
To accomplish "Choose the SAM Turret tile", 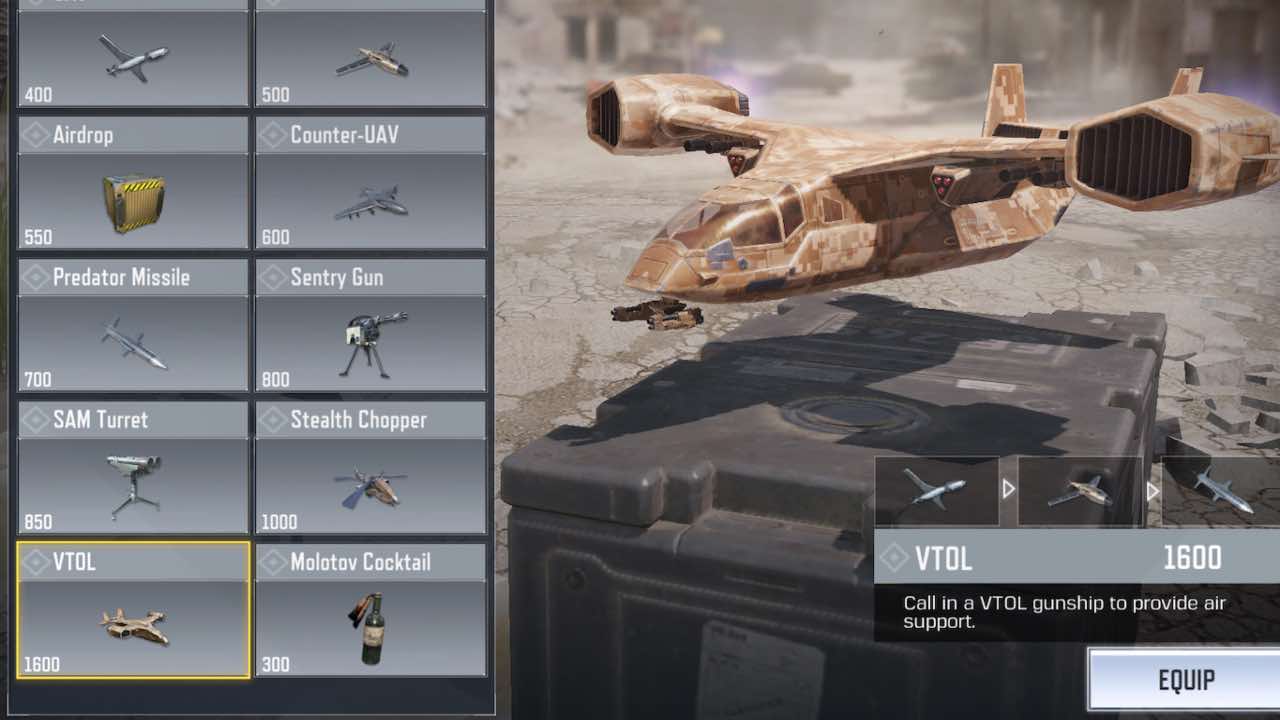I will (x=133, y=467).
